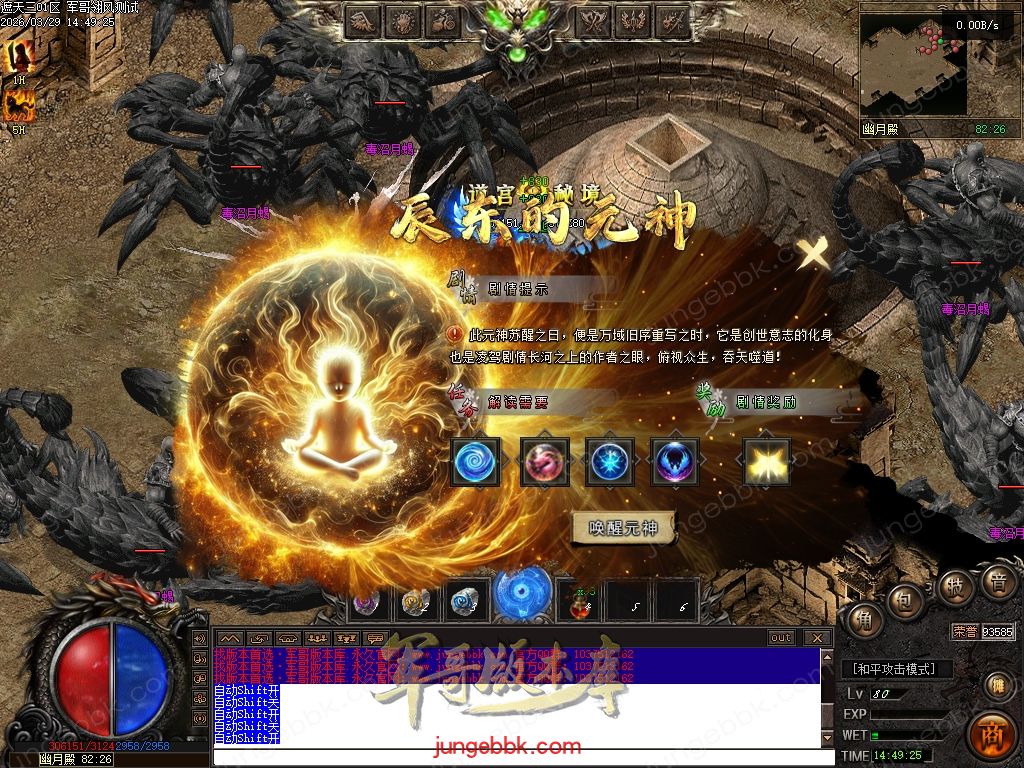
Task: Open the character panel (角)
Action: point(864,622)
